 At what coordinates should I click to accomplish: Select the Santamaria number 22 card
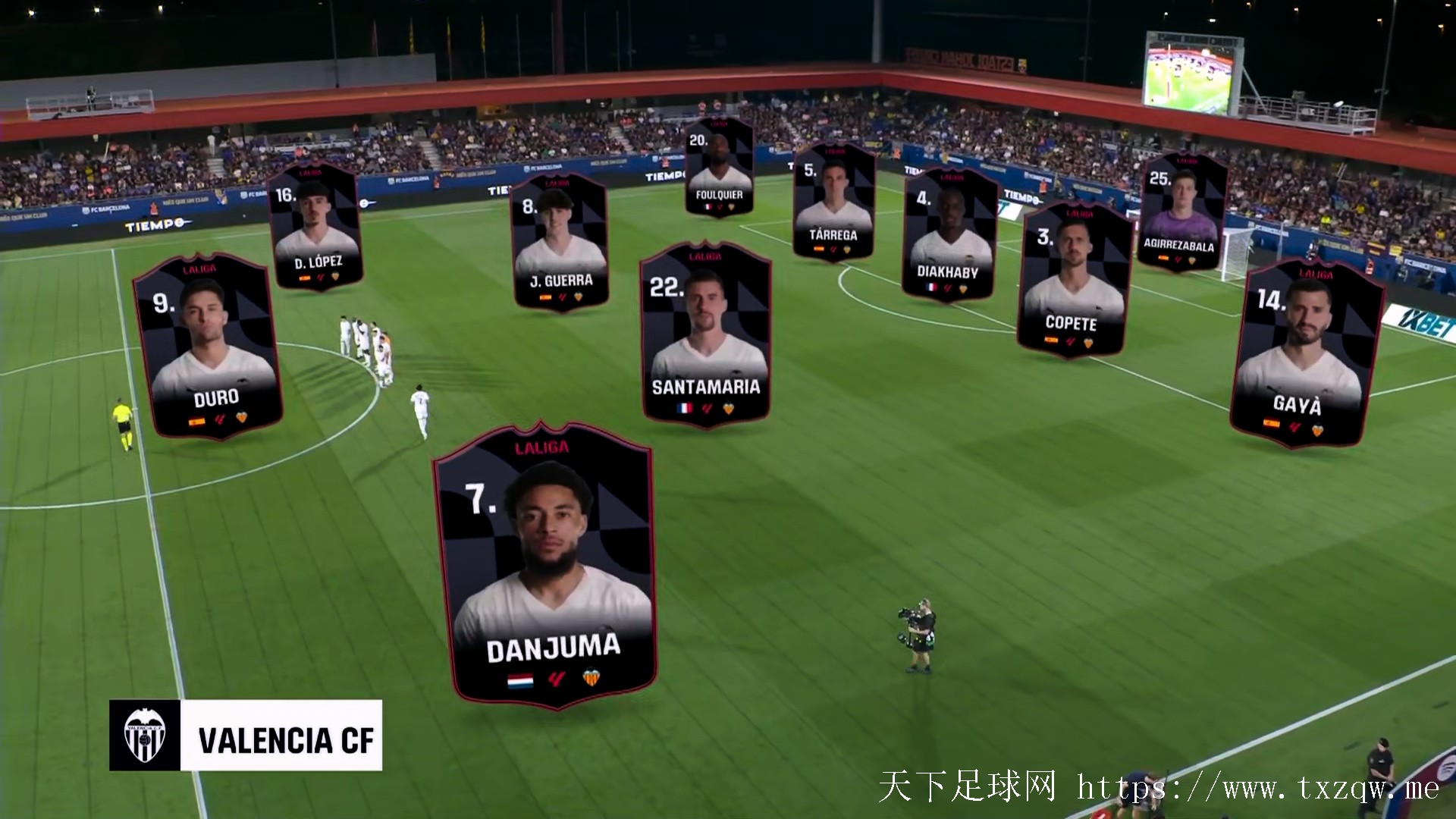pos(706,333)
